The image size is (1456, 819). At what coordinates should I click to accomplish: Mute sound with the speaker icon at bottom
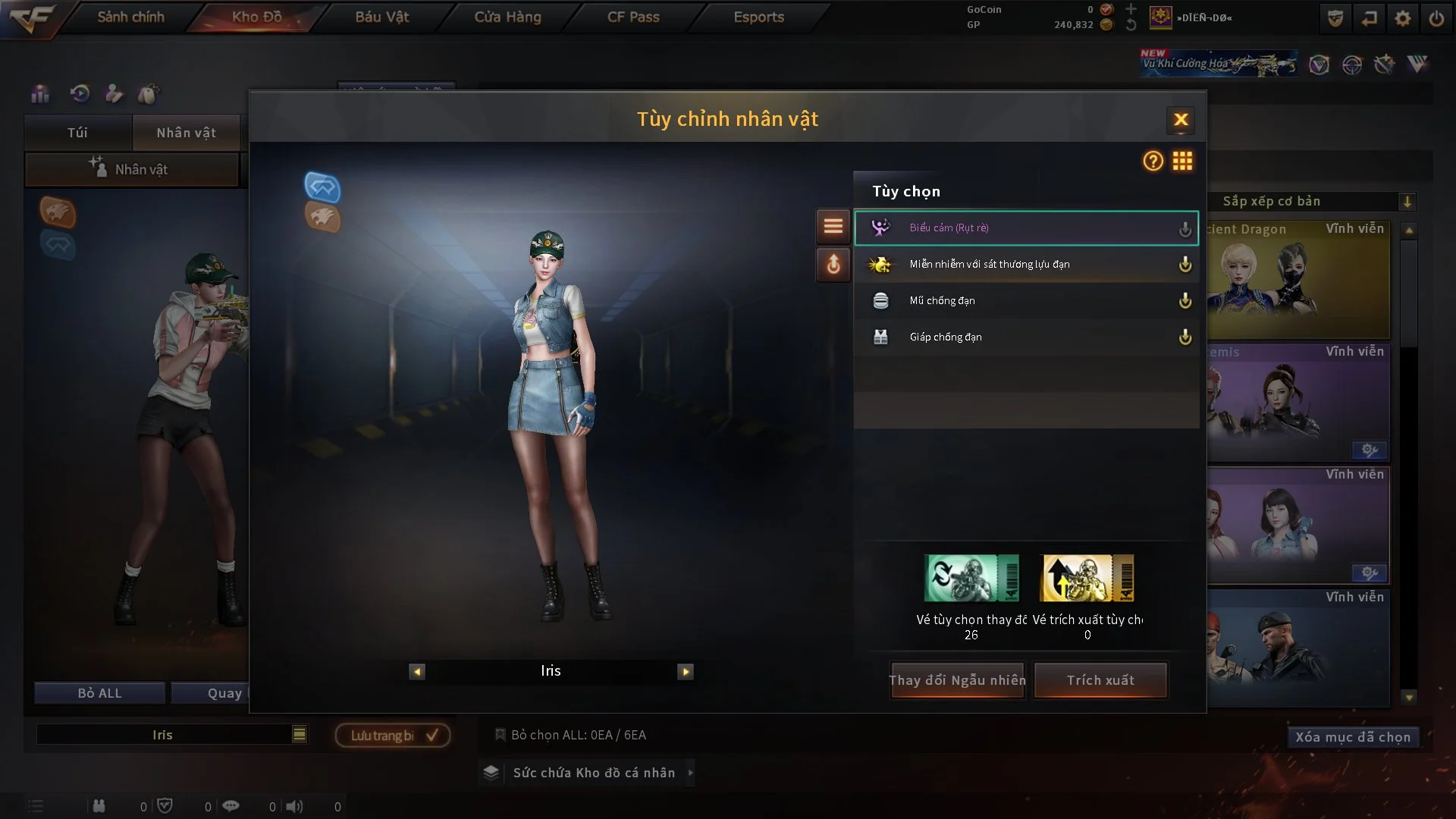click(x=295, y=806)
